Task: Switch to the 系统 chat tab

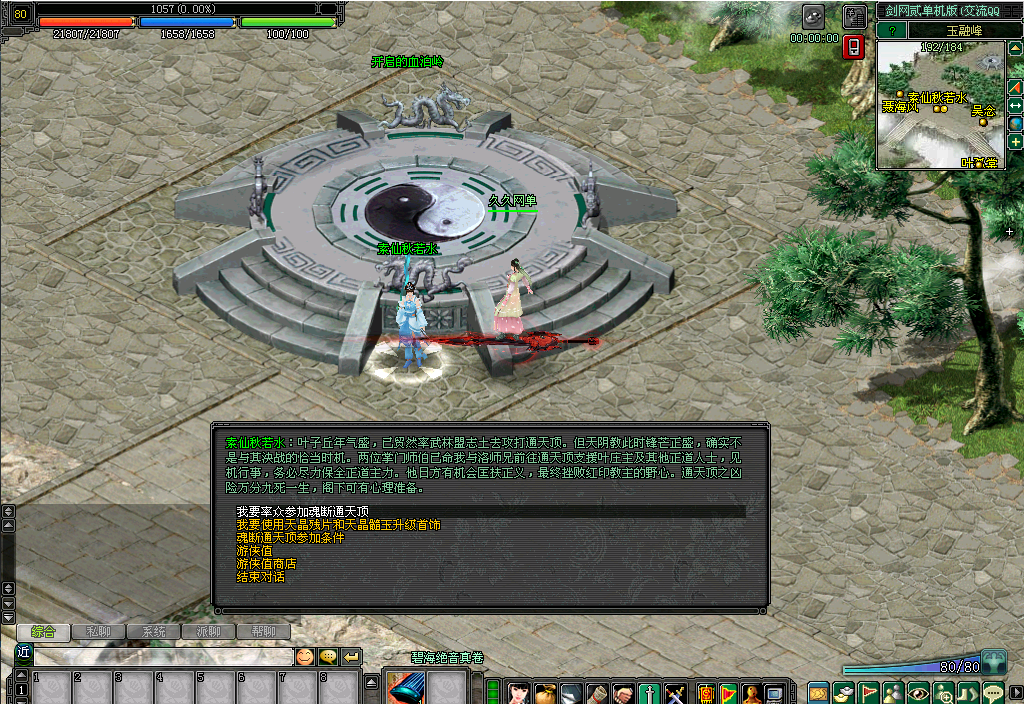Action: 153,632
